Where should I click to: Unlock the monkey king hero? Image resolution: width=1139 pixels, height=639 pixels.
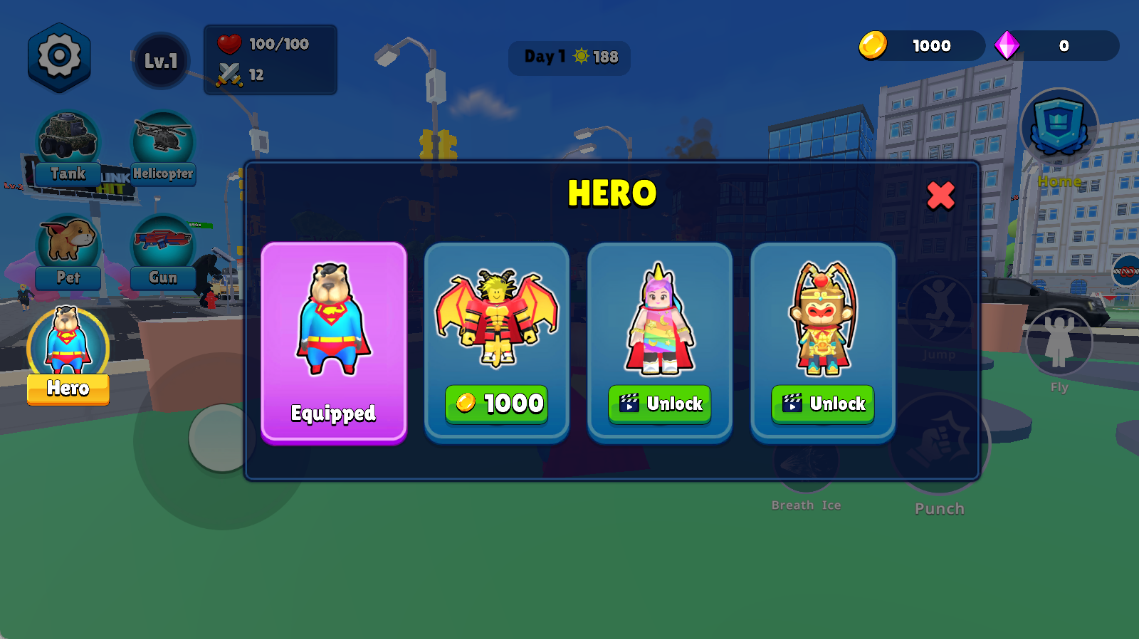point(823,404)
